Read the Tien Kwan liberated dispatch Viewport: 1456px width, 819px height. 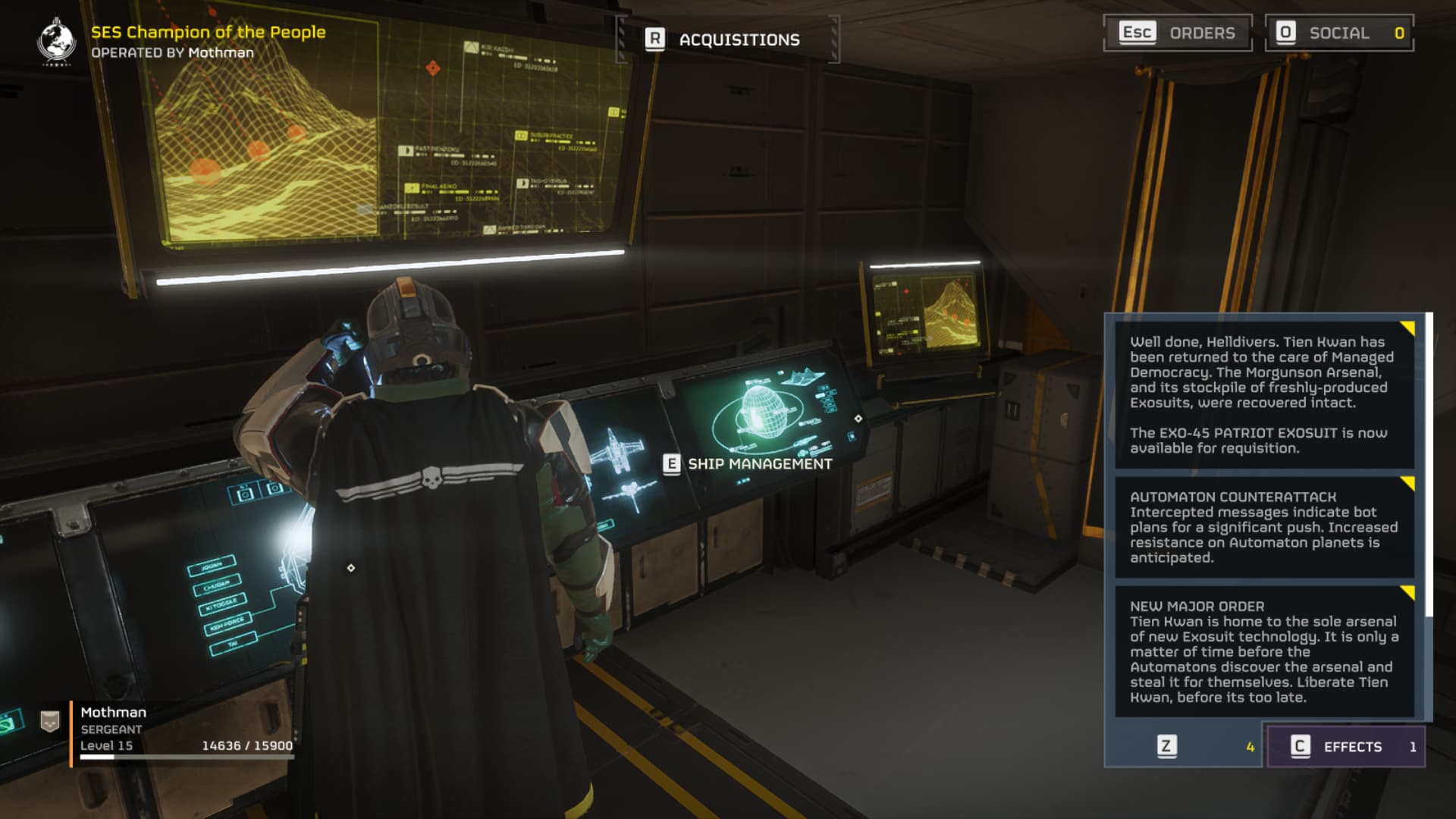click(1263, 394)
